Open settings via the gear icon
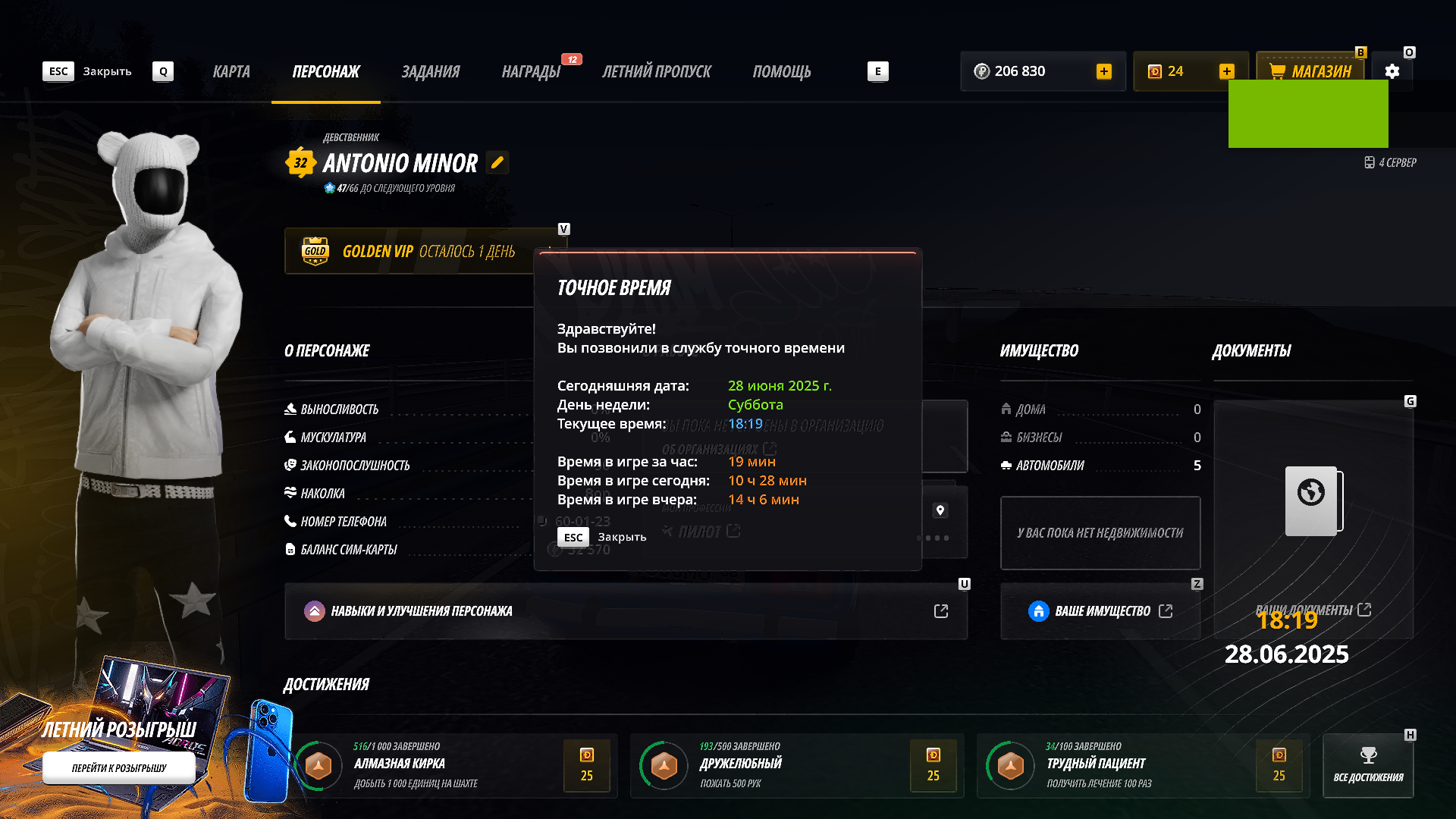This screenshot has width=1456, height=819. pyautogui.click(x=1392, y=71)
